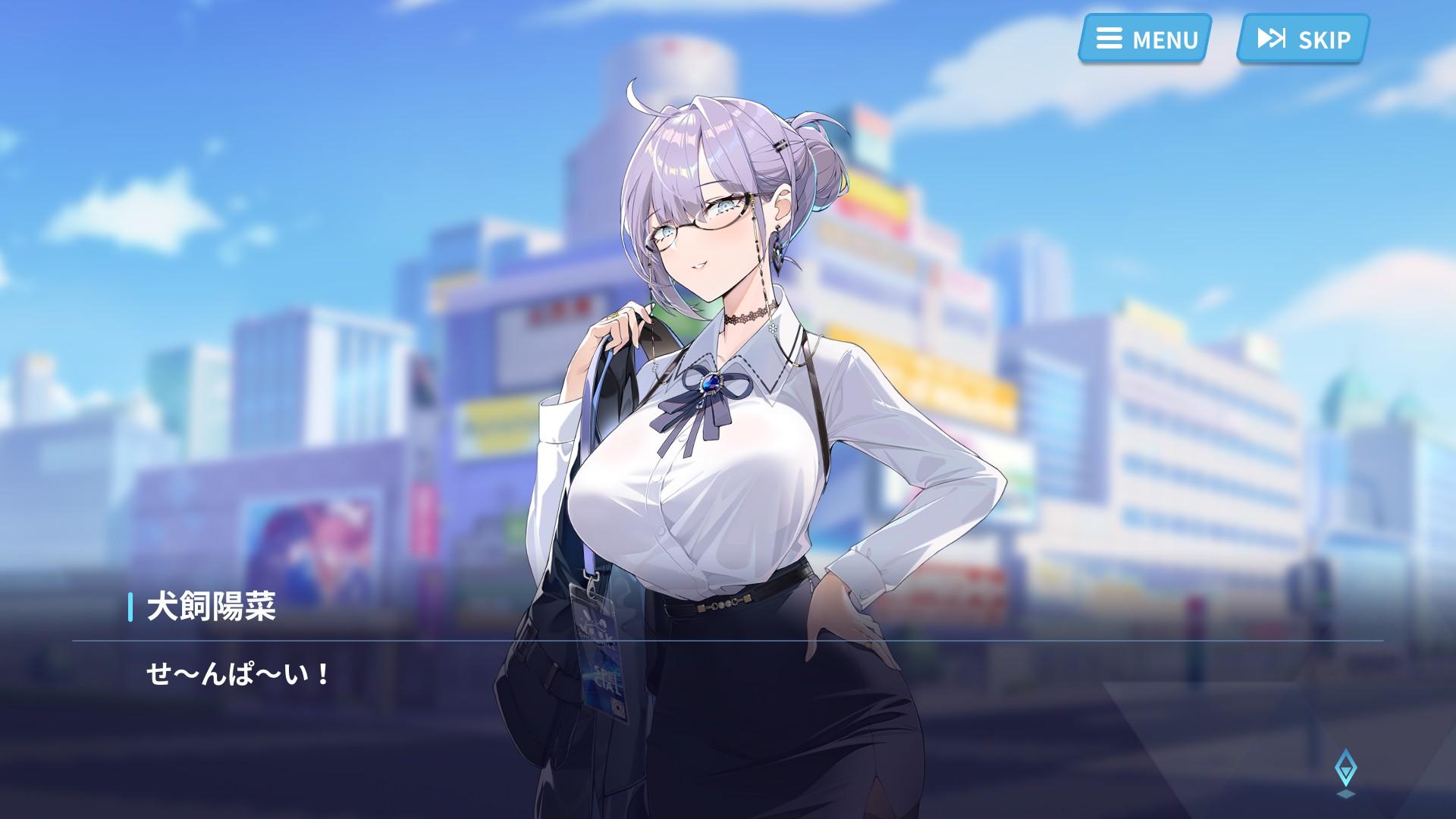Click SKIP to fast-forward the dialogue
This screenshot has height=819, width=1456.
1300,39
